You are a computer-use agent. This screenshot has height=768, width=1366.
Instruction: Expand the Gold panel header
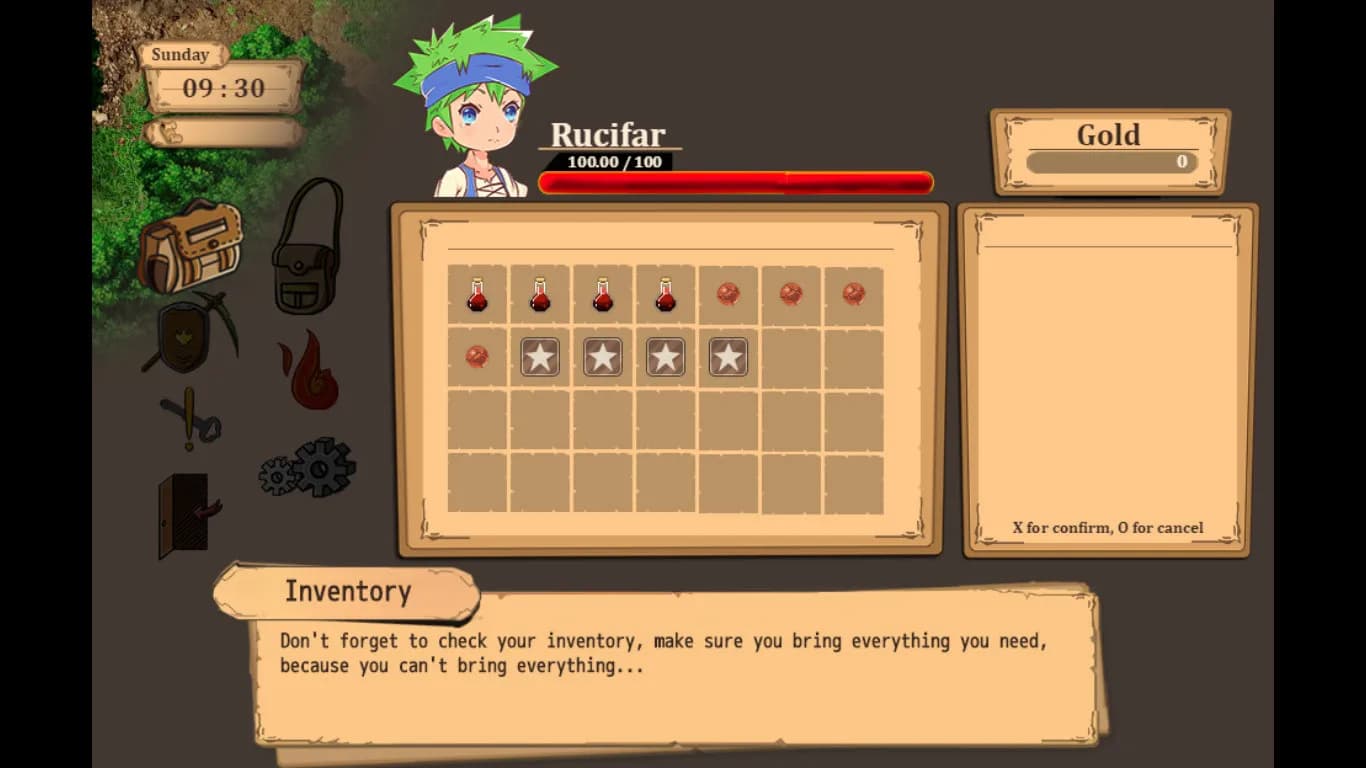coord(1109,134)
